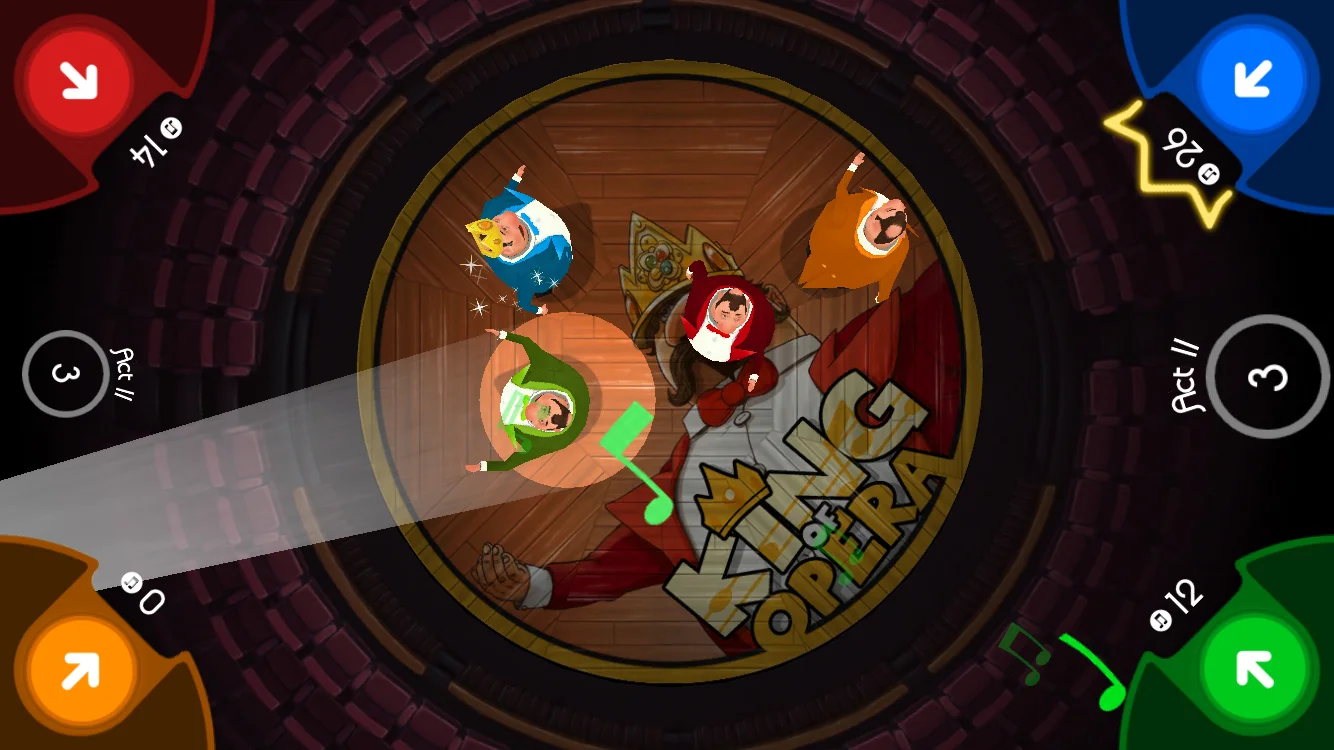Click the note icon beside blue score 26
Image resolution: width=1334 pixels, height=750 pixels.
[x=1209, y=174]
